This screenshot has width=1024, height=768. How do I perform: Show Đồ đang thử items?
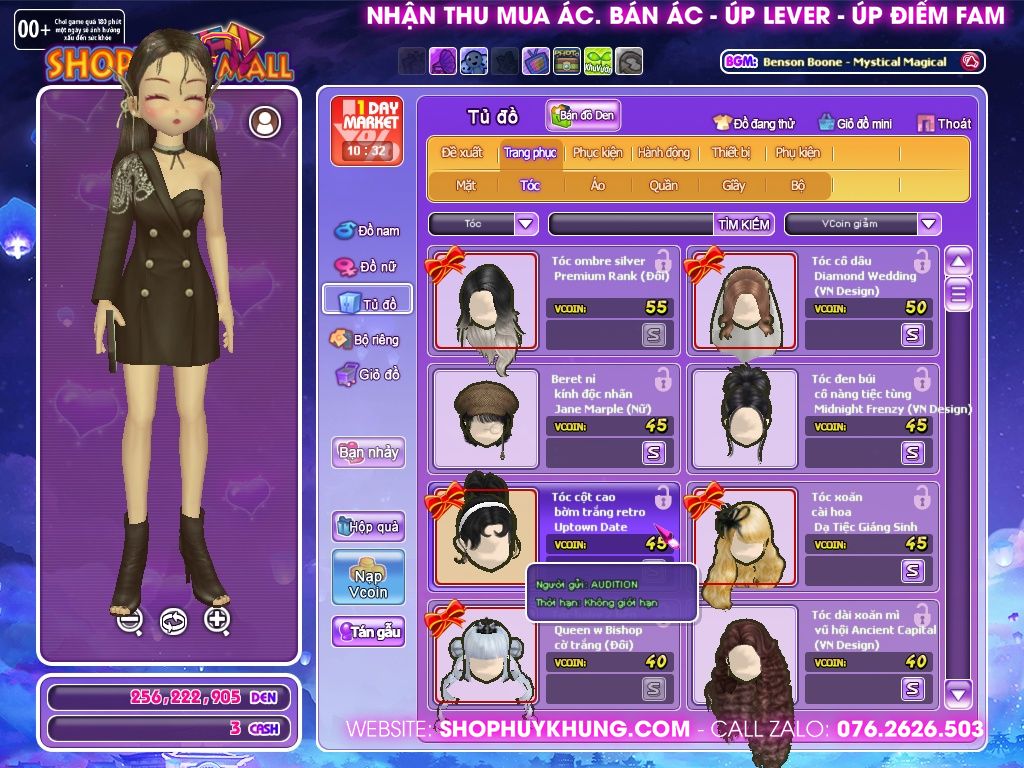(753, 123)
